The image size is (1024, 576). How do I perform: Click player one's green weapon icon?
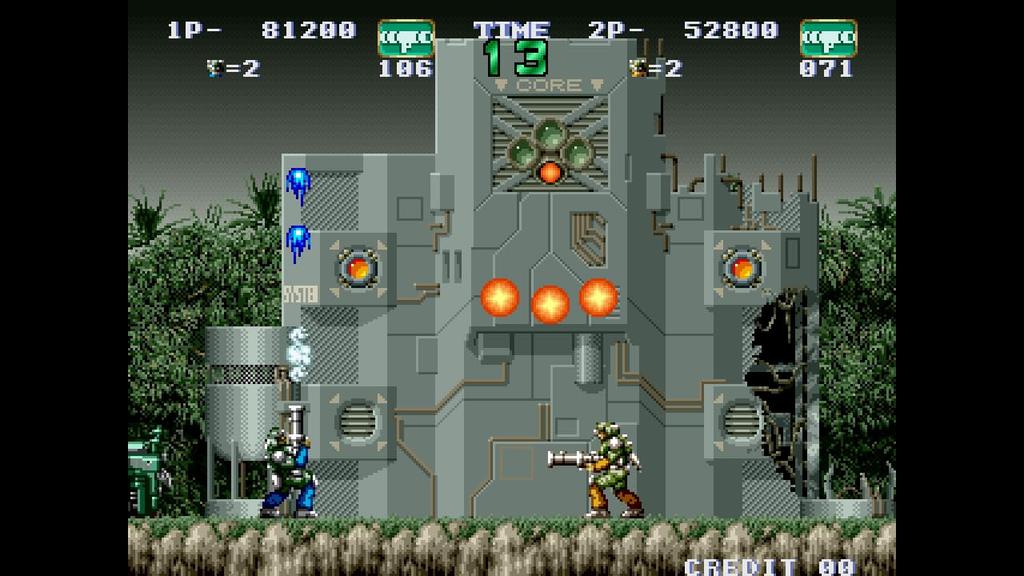click(x=406, y=37)
